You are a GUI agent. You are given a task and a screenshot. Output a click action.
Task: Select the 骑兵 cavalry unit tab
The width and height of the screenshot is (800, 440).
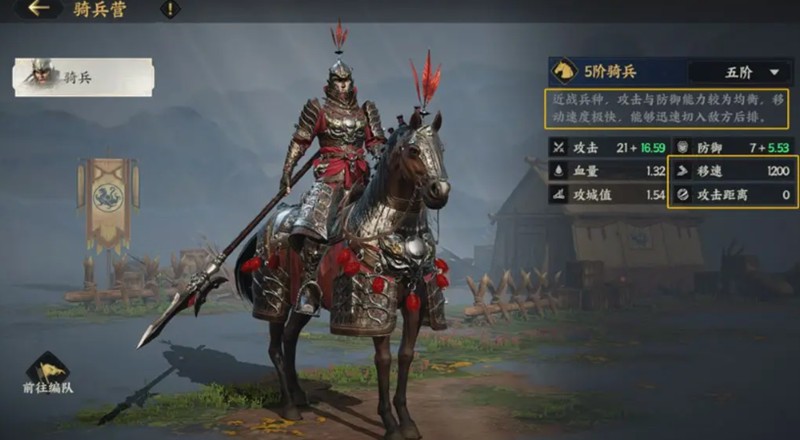coord(84,77)
